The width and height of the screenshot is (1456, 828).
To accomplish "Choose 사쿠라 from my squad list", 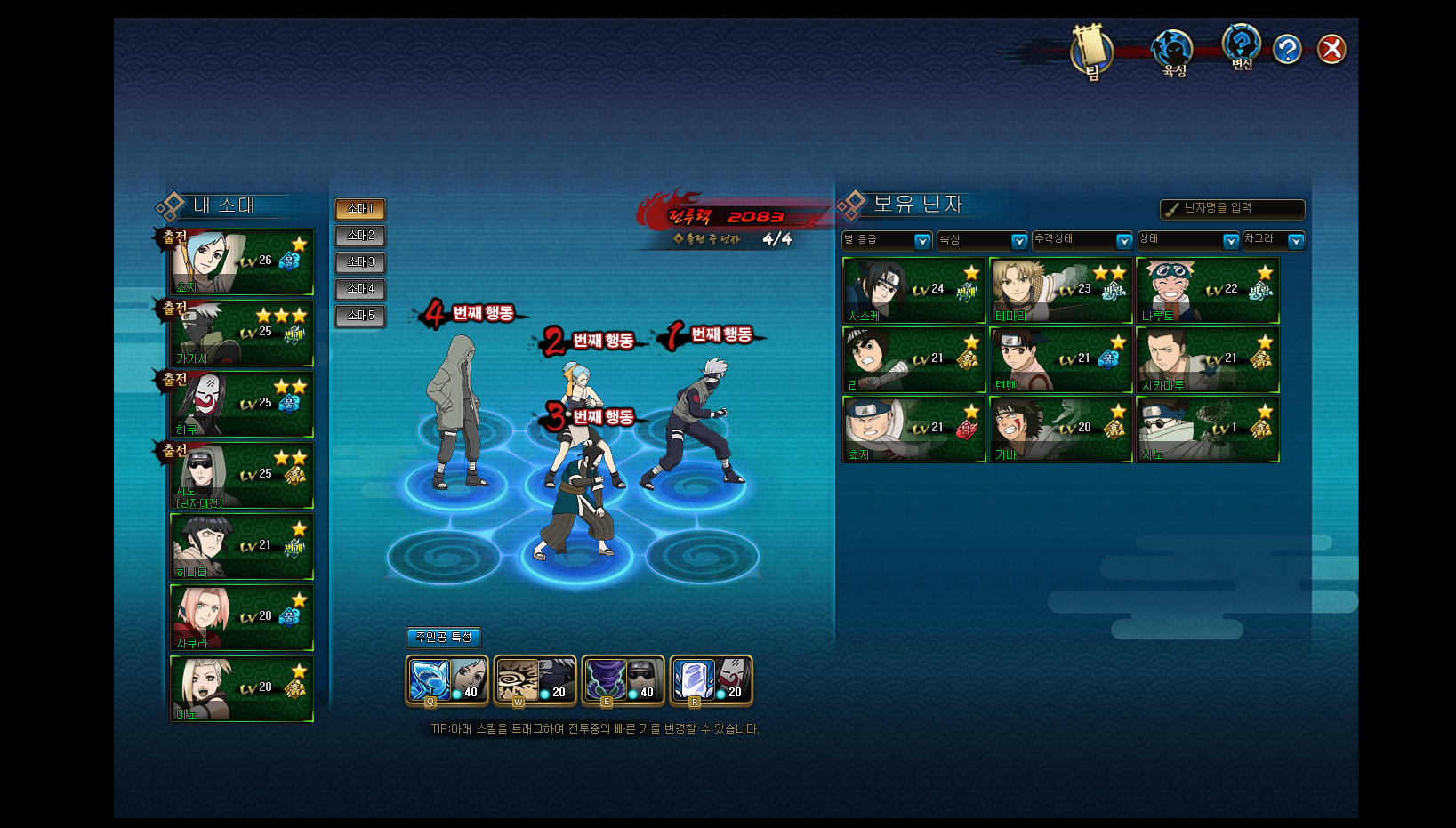I will [242, 618].
